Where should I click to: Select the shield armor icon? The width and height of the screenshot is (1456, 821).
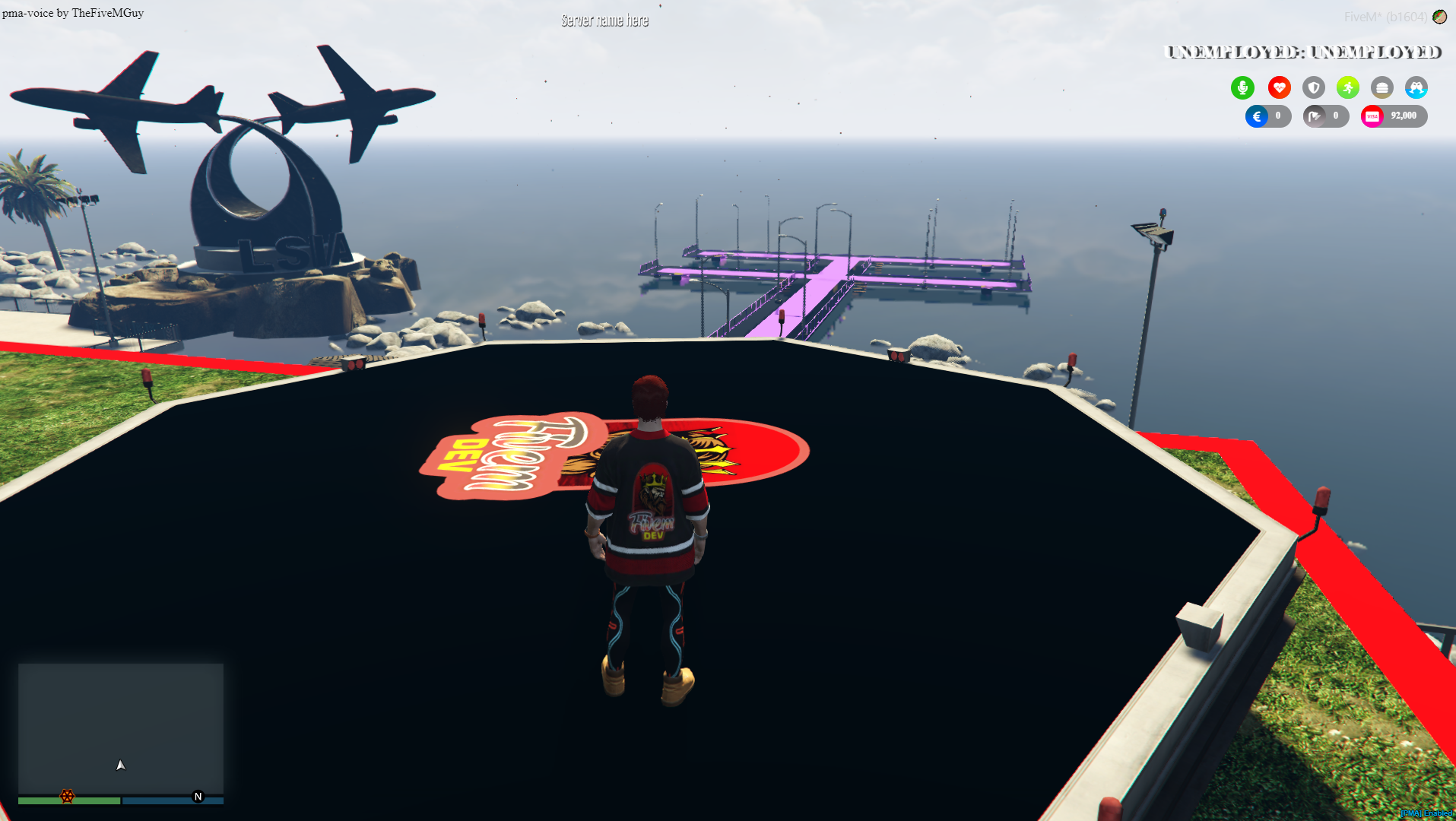(1313, 87)
